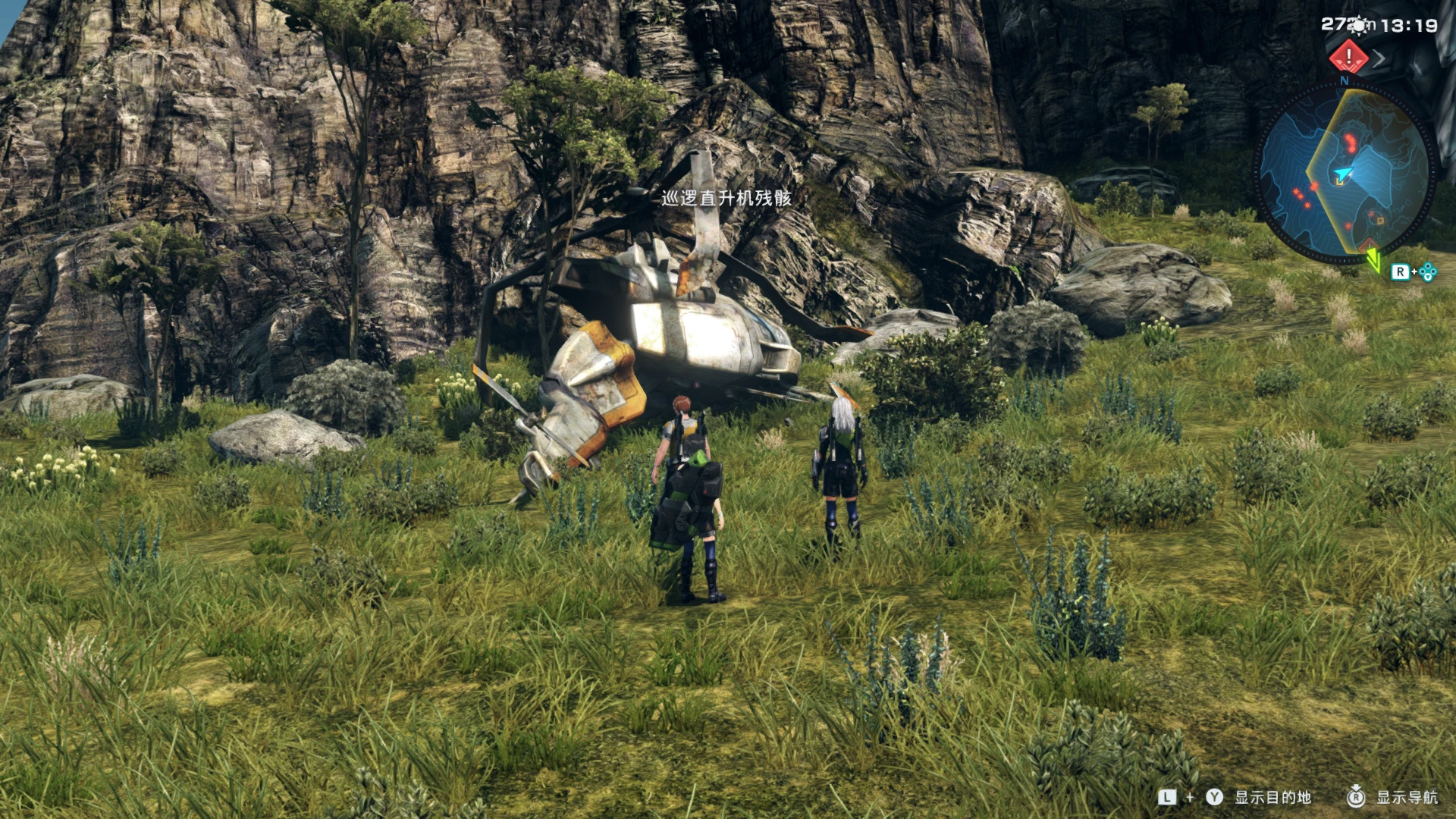Click the L button prompt icon

click(x=1167, y=798)
